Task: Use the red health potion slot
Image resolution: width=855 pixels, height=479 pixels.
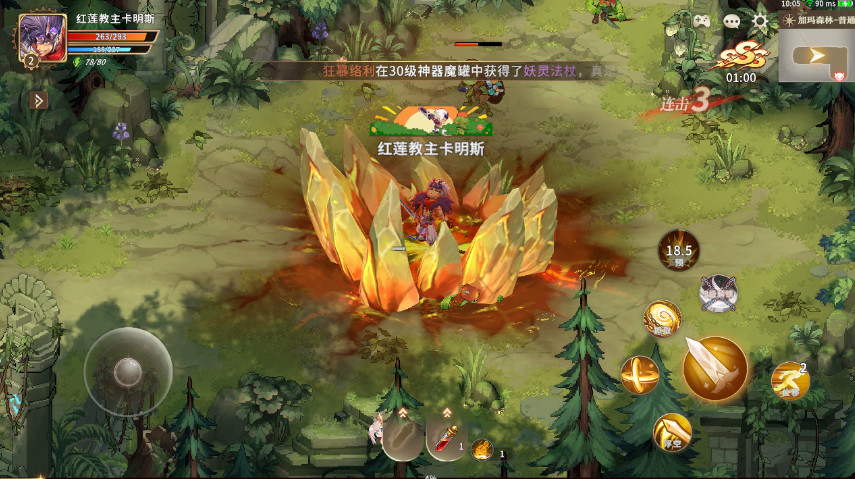Action: click(446, 437)
